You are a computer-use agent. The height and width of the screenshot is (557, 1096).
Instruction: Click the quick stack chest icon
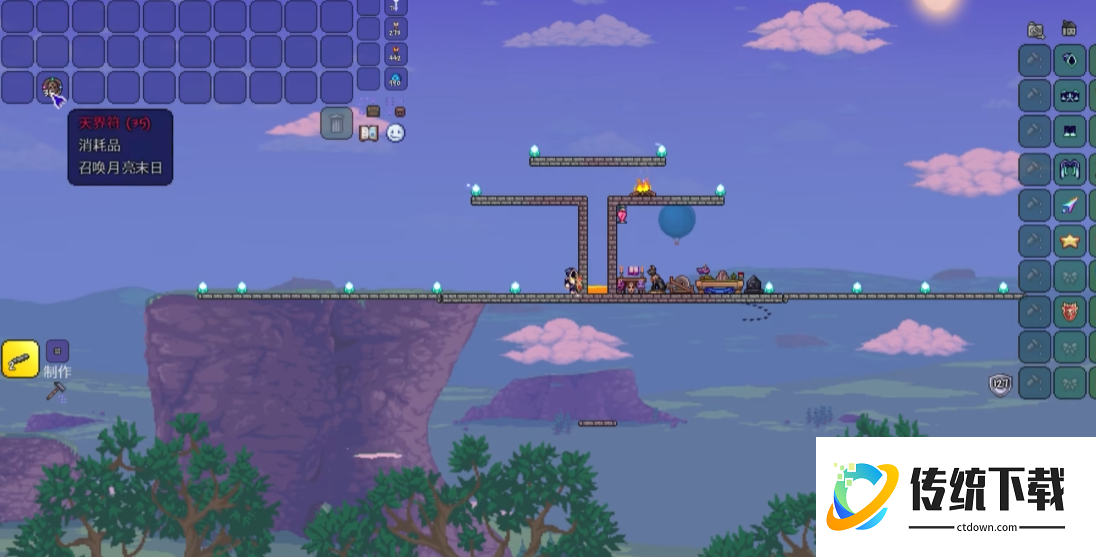(373, 110)
